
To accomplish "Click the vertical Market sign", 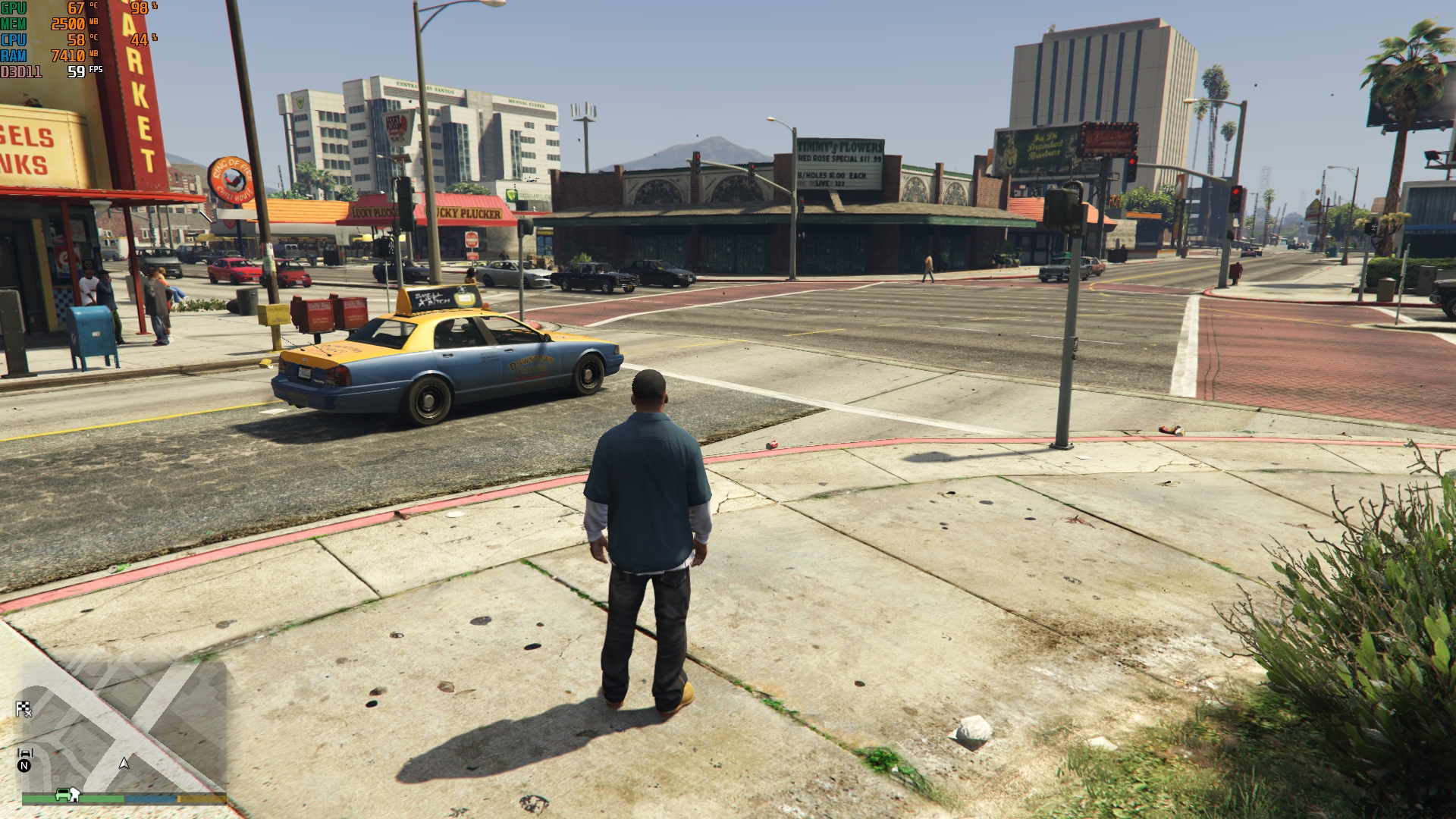I will pos(140,99).
